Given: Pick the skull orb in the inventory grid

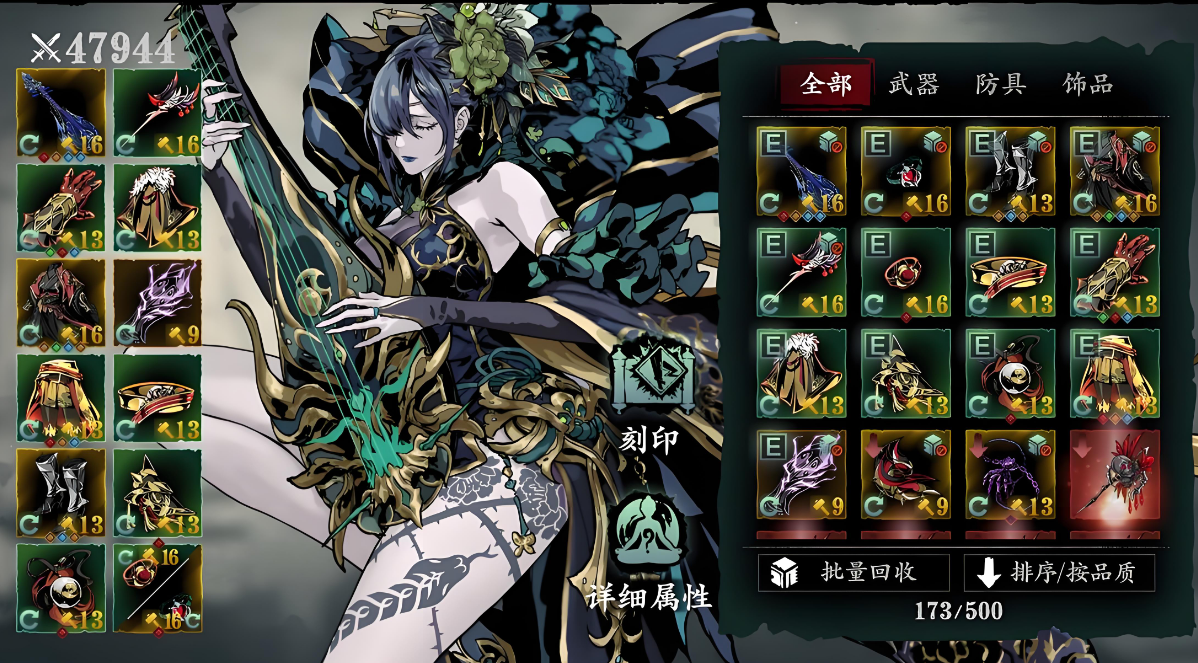Looking at the screenshot, I should tap(1010, 374).
